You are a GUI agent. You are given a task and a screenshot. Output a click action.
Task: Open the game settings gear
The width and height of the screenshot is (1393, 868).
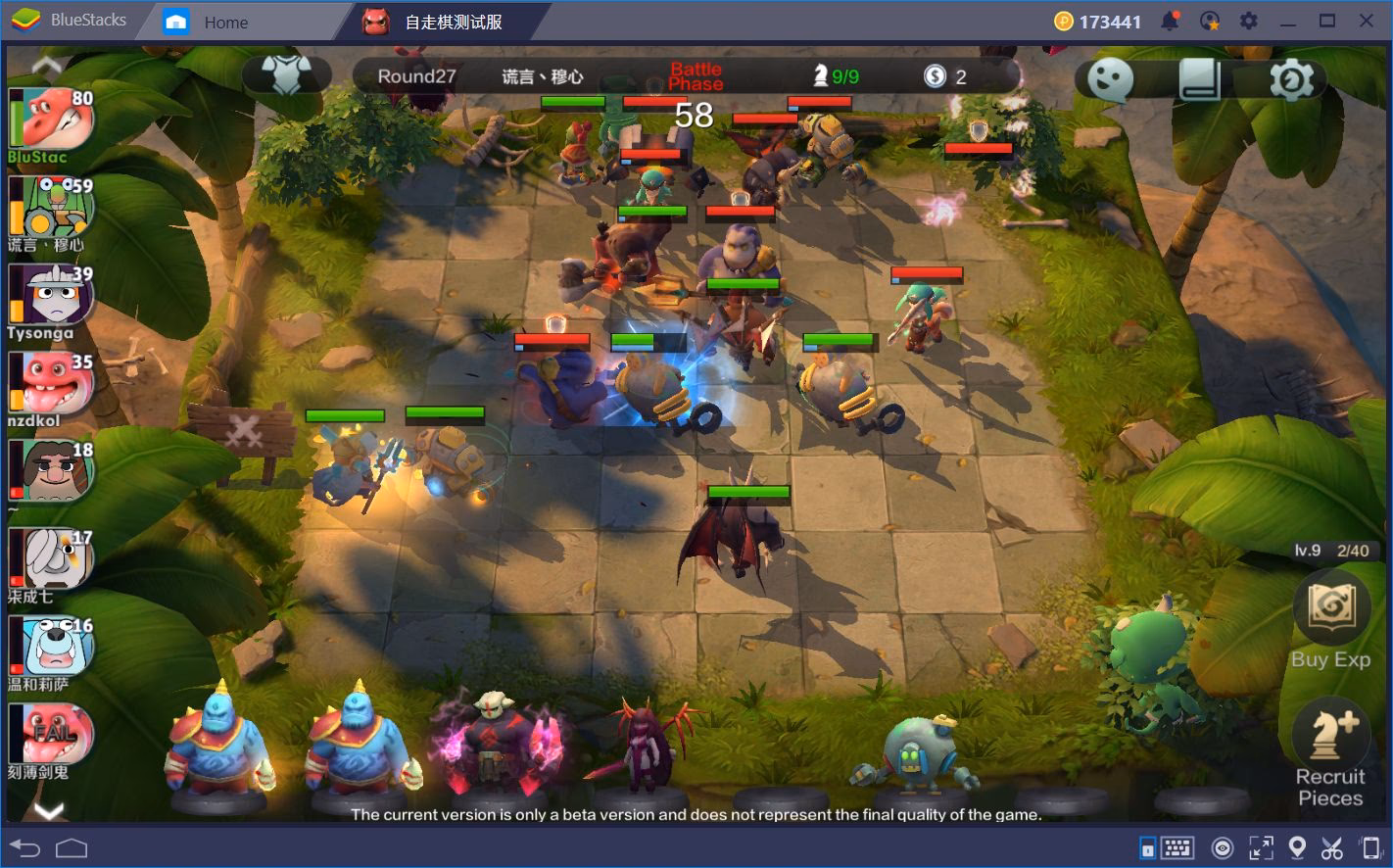point(1290,79)
